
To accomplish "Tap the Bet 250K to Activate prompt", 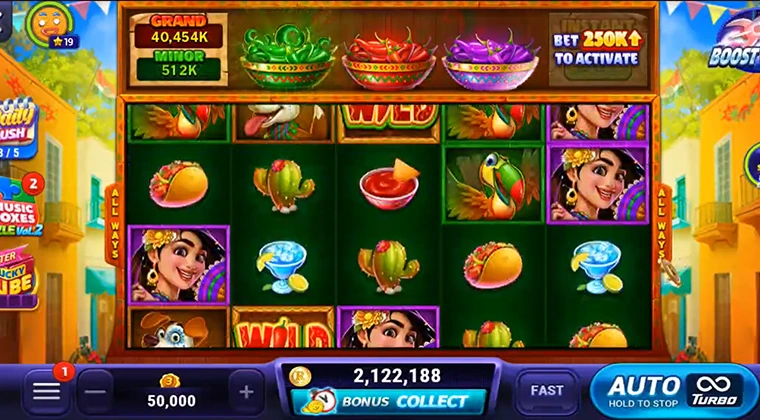I will point(596,50).
